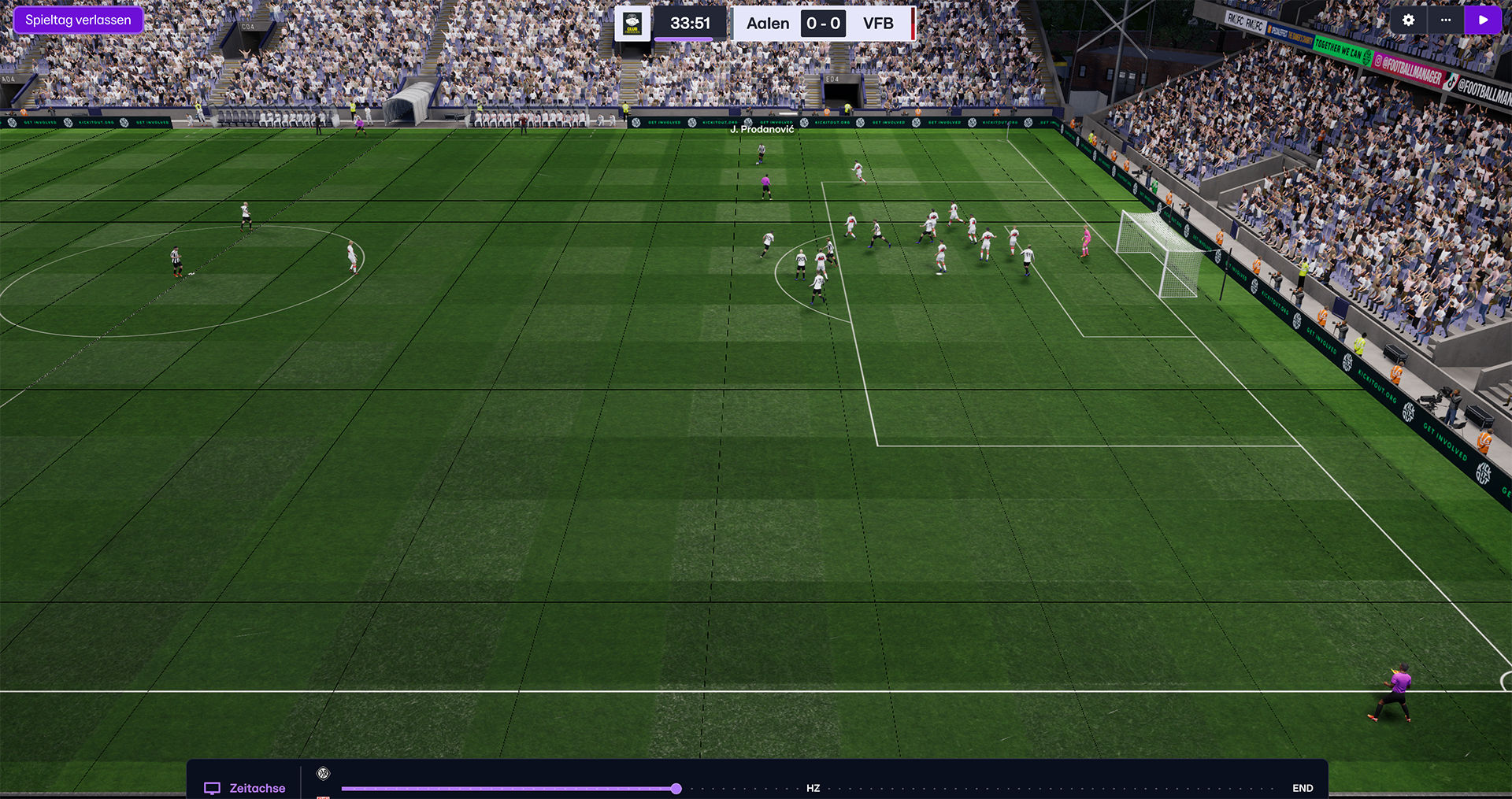Jump to the END timeline marker
Image resolution: width=1512 pixels, height=799 pixels.
(1303, 788)
